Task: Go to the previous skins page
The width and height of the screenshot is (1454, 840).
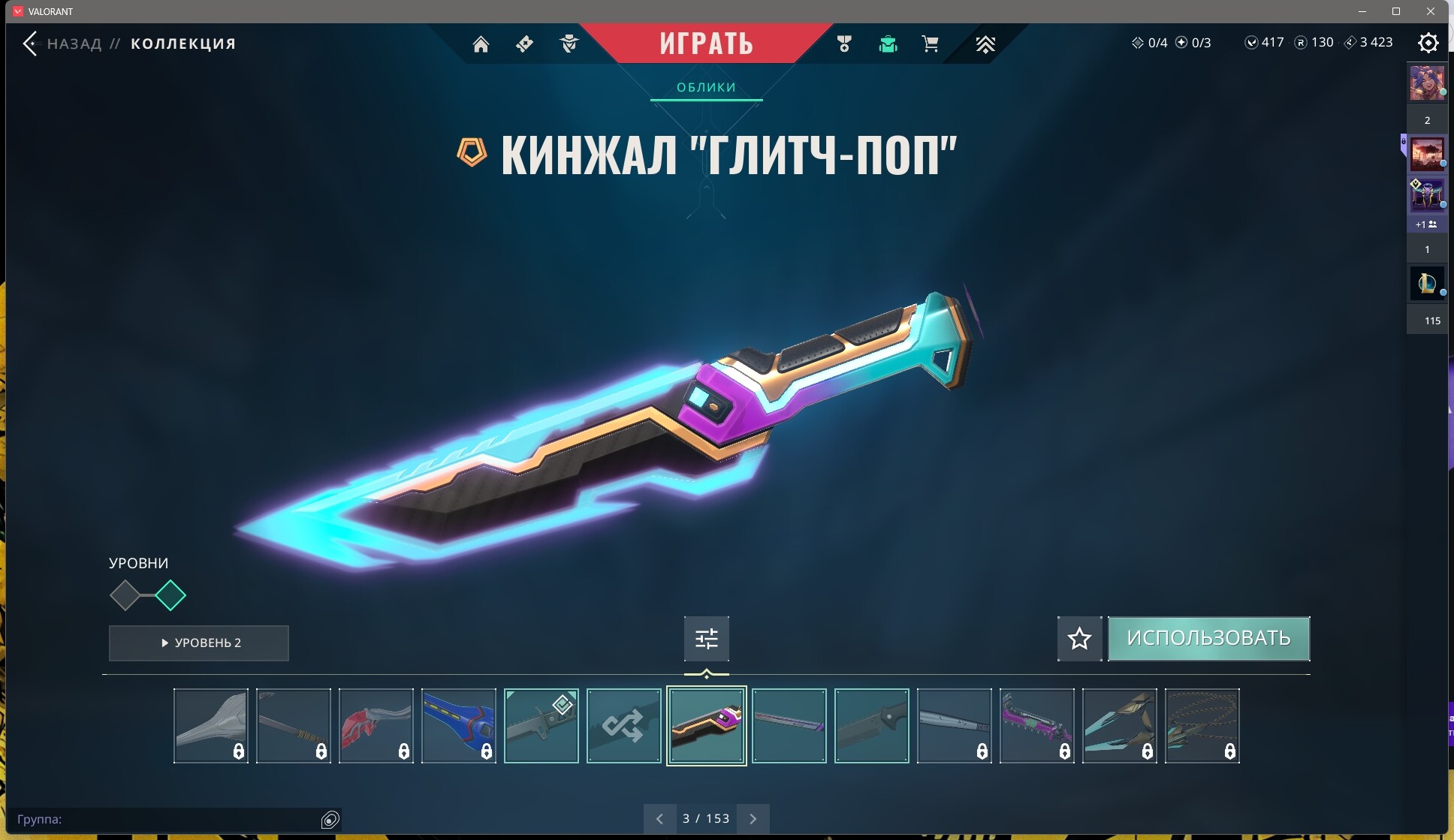Action: [659, 819]
